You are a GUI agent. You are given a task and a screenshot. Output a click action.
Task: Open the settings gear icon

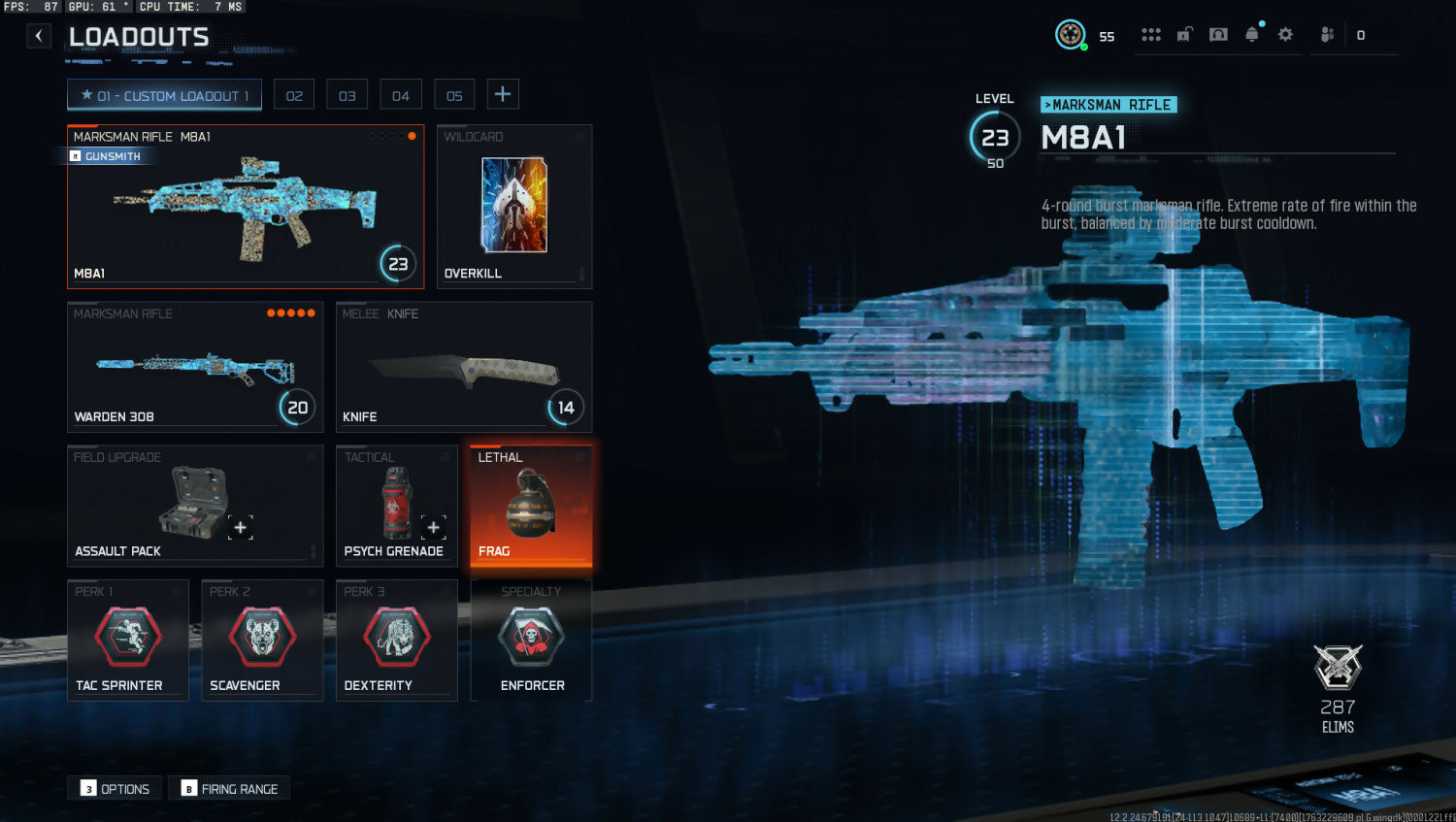tap(1285, 35)
